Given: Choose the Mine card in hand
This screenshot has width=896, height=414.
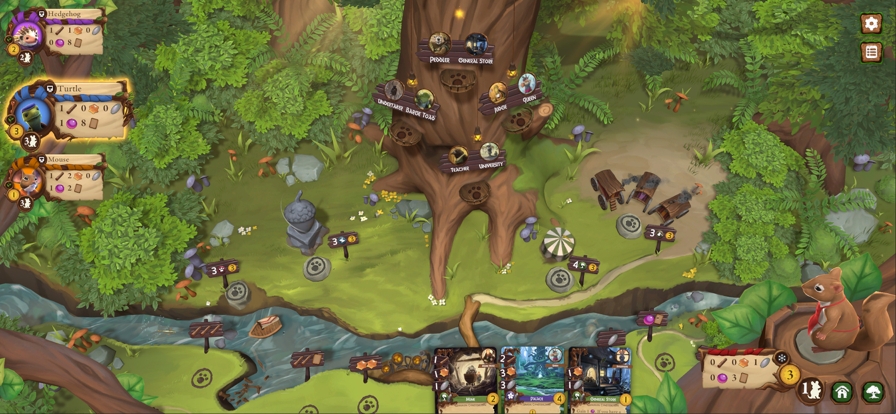Looking at the screenshot, I should click(x=466, y=381).
